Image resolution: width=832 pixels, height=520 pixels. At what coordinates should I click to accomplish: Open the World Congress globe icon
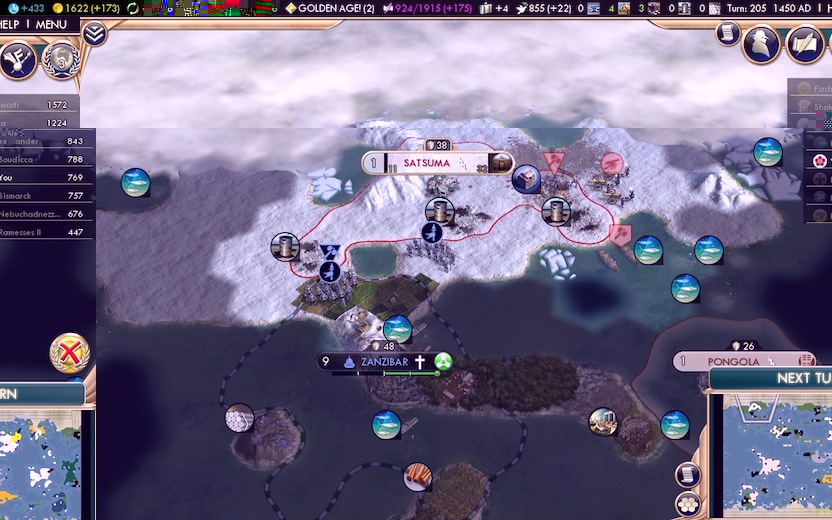click(x=60, y=60)
